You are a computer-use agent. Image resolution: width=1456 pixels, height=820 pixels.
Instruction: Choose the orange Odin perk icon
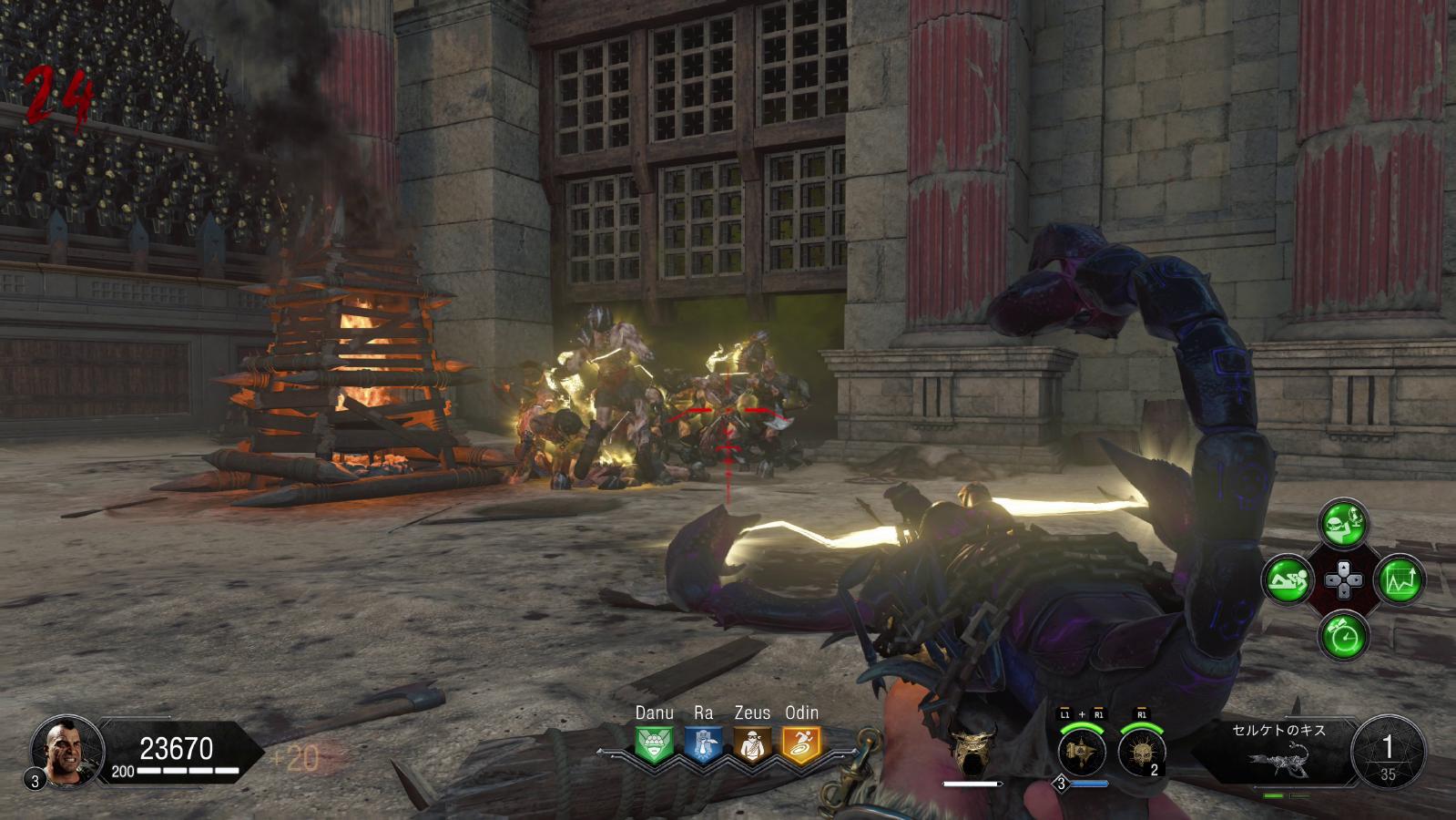pyautogui.click(x=801, y=744)
